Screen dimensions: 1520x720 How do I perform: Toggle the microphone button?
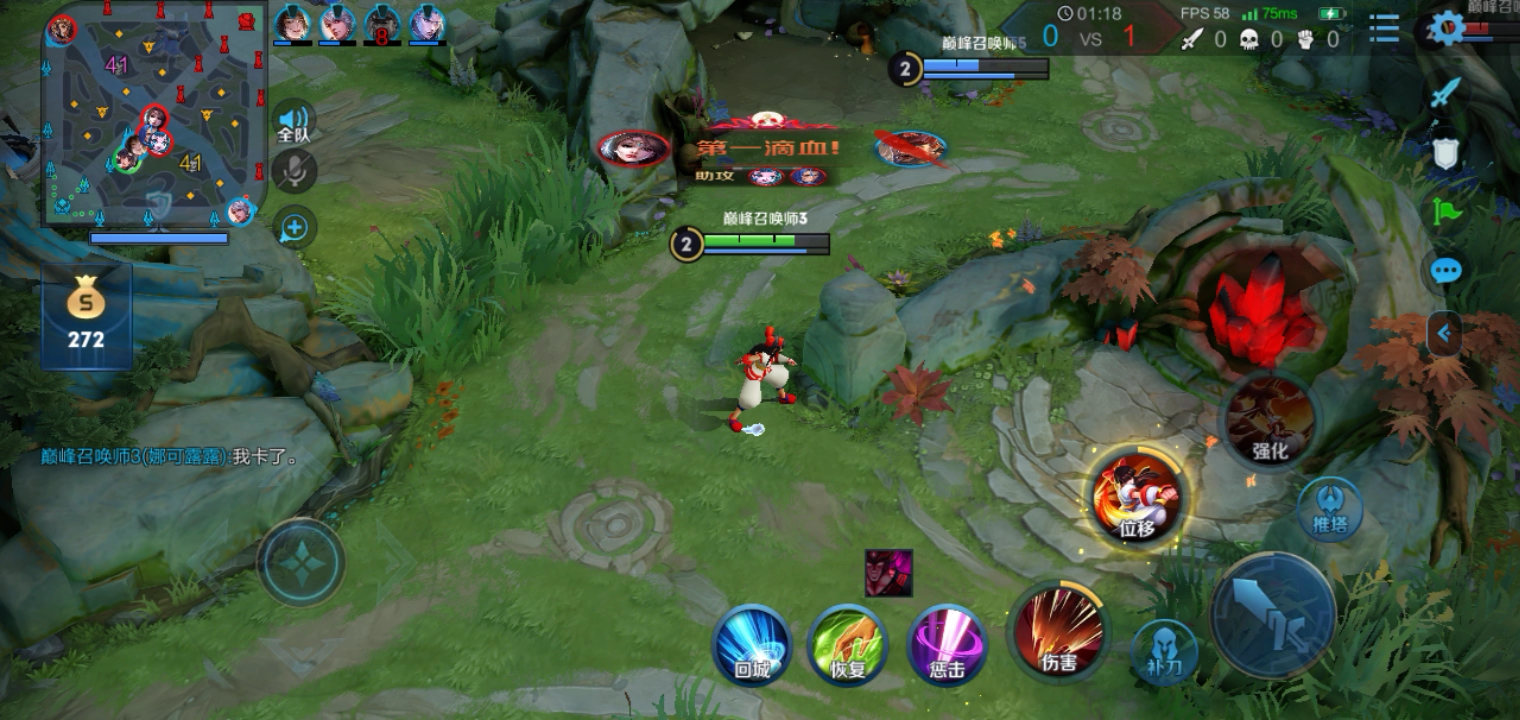click(x=294, y=172)
